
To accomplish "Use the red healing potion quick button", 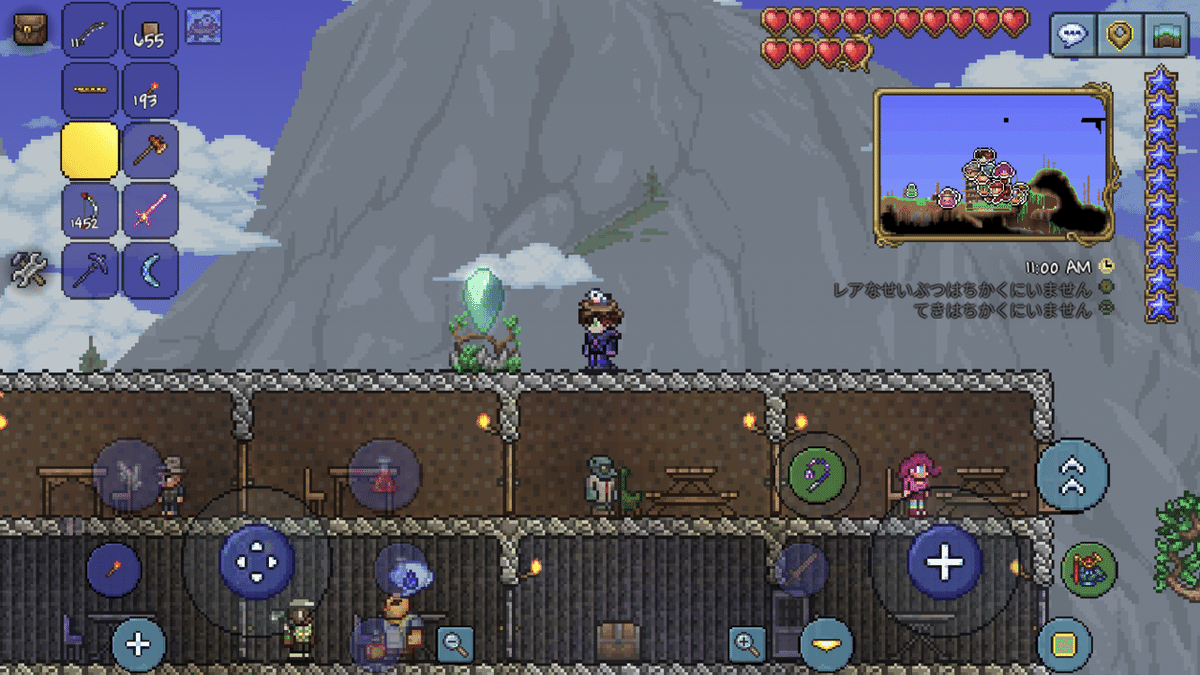I will (x=384, y=476).
